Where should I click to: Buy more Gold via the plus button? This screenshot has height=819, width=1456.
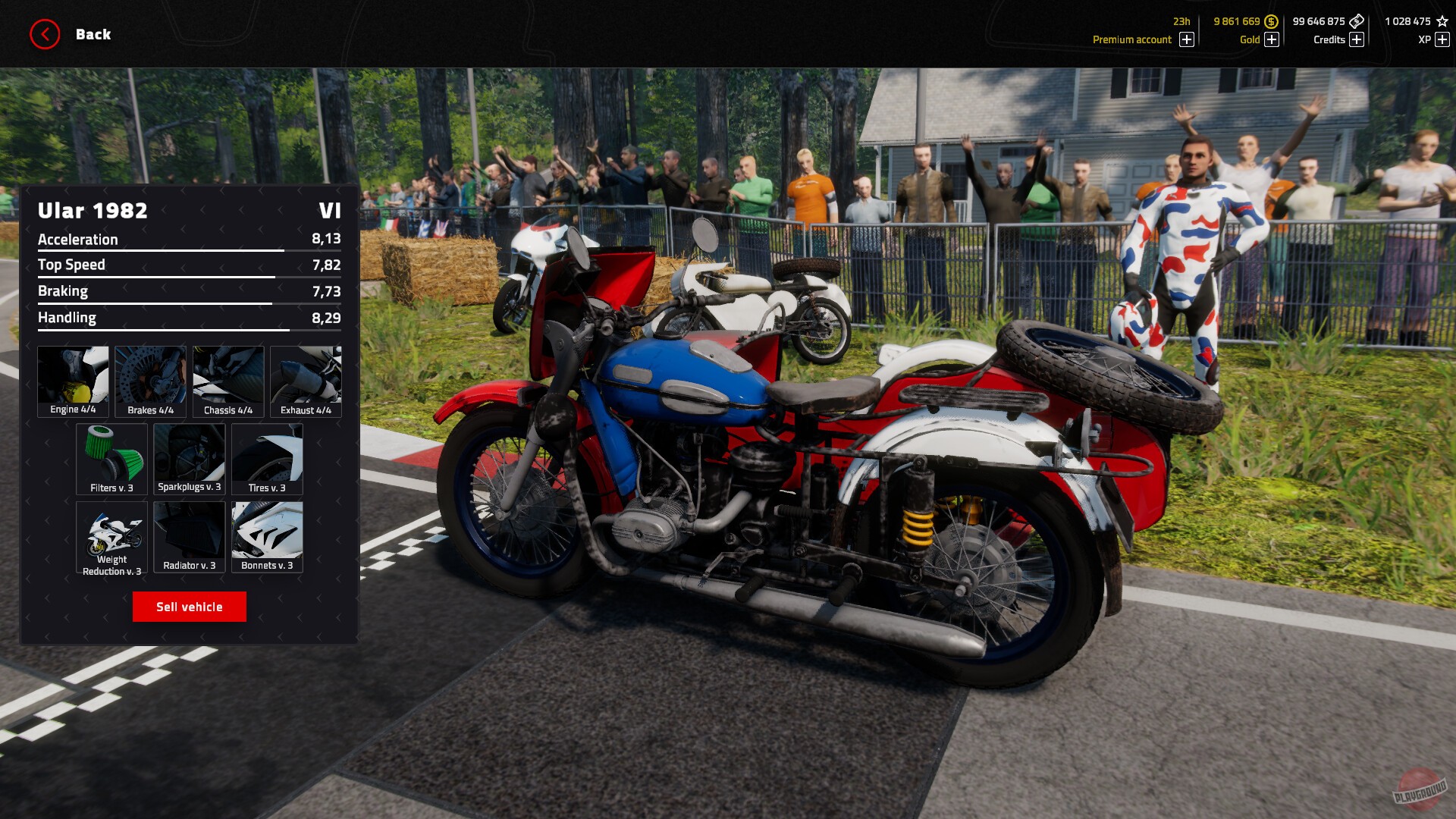pos(1272,39)
